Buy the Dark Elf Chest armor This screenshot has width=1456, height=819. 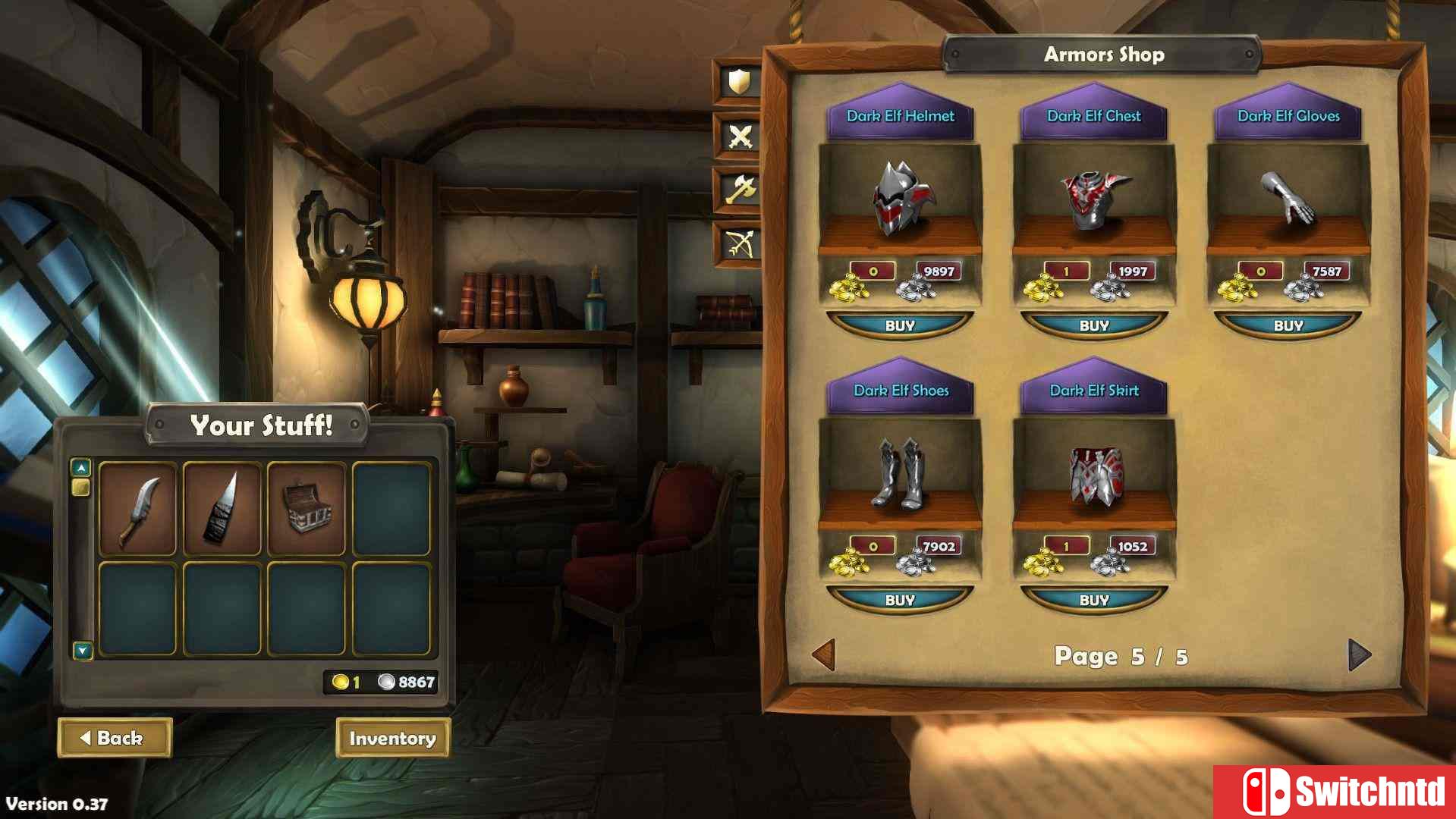(x=1094, y=325)
